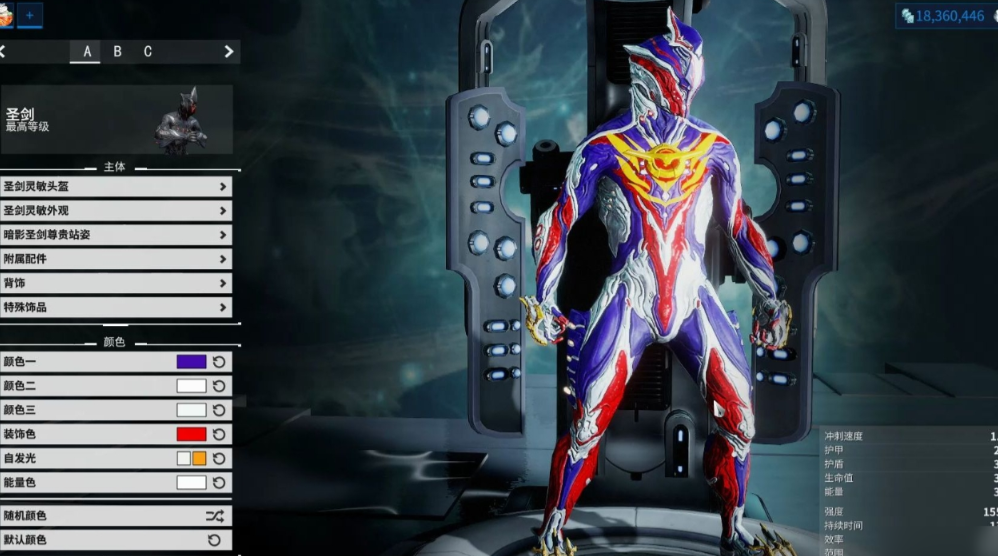Open the 圣剑灵敏外观 skin menu

click(116, 211)
